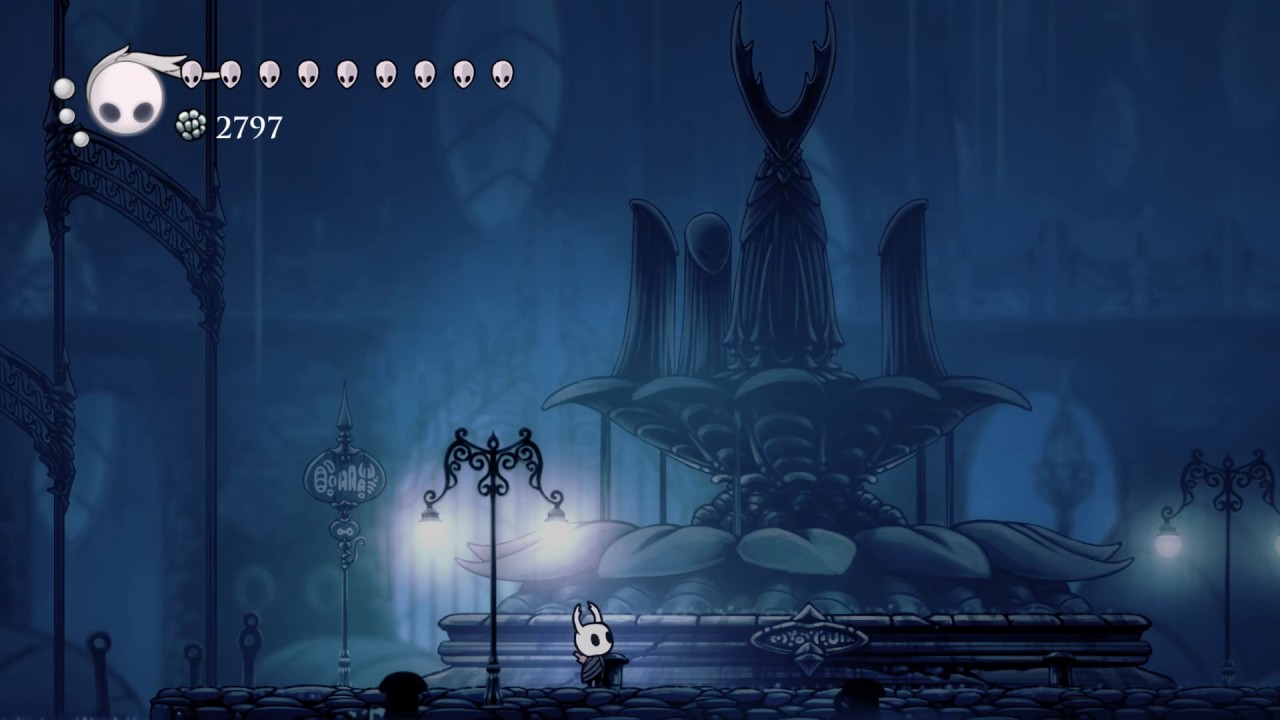Select the middle health mask in the row
This screenshot has width=1280, height=720.
[348, 71]
